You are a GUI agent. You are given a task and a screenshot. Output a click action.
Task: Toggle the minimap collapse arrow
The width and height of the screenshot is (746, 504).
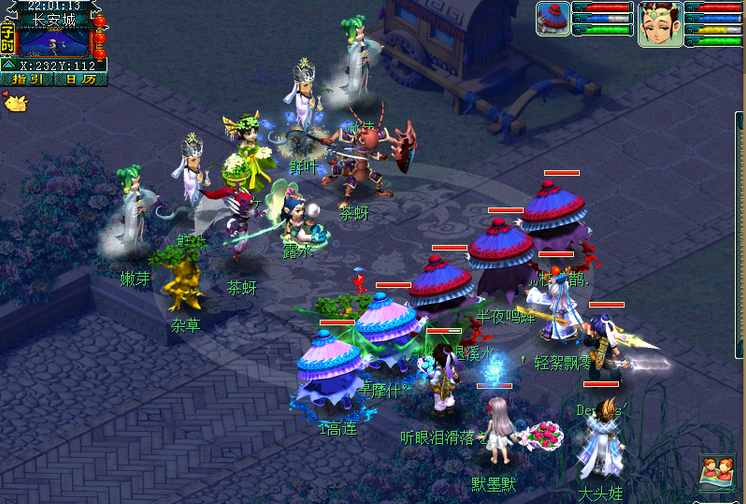pyautogui.click(x=8, y=65)
